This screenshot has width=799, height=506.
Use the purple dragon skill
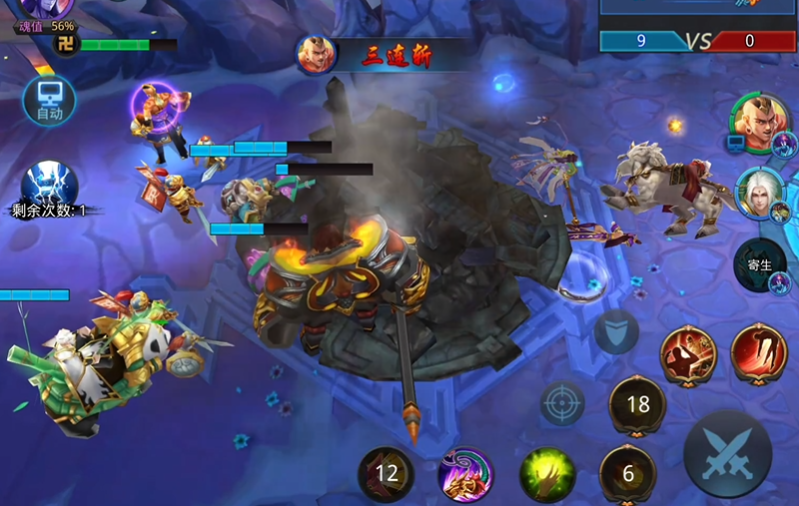(466, 473)
